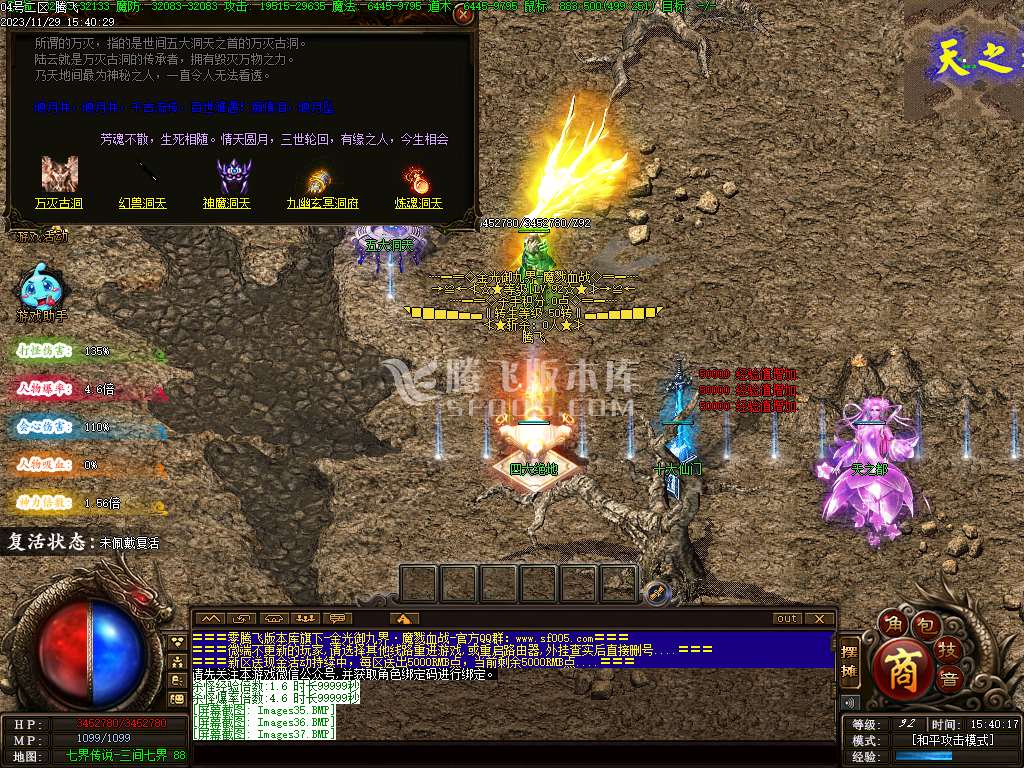Pick the 九幽玄冥洞府 dungeon link

click(322, 203)
